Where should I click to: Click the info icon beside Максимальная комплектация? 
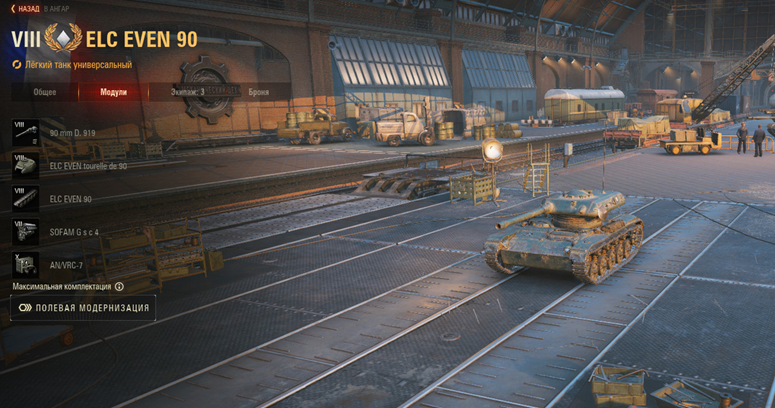[x=120, y=287]
